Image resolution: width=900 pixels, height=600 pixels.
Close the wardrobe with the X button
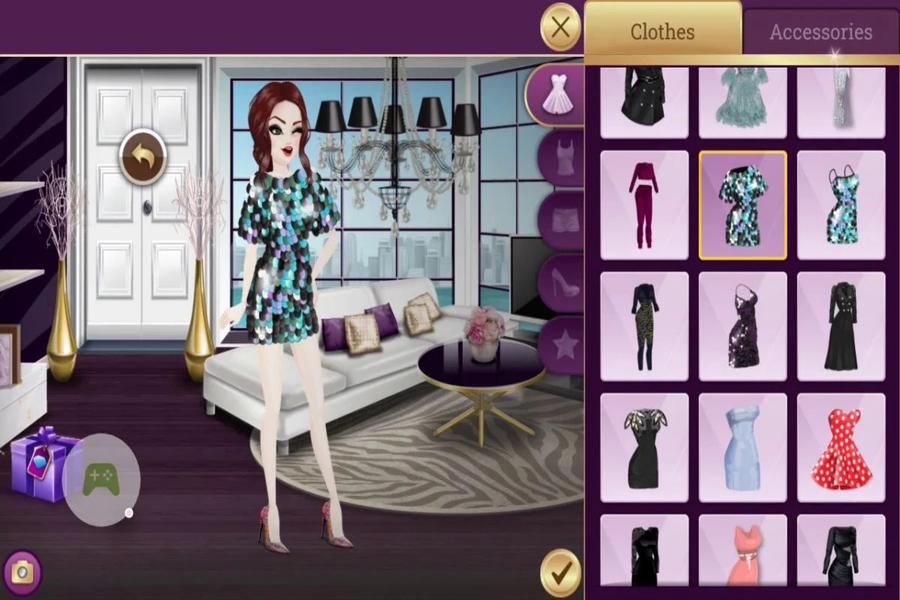click(x=560, y=28)
